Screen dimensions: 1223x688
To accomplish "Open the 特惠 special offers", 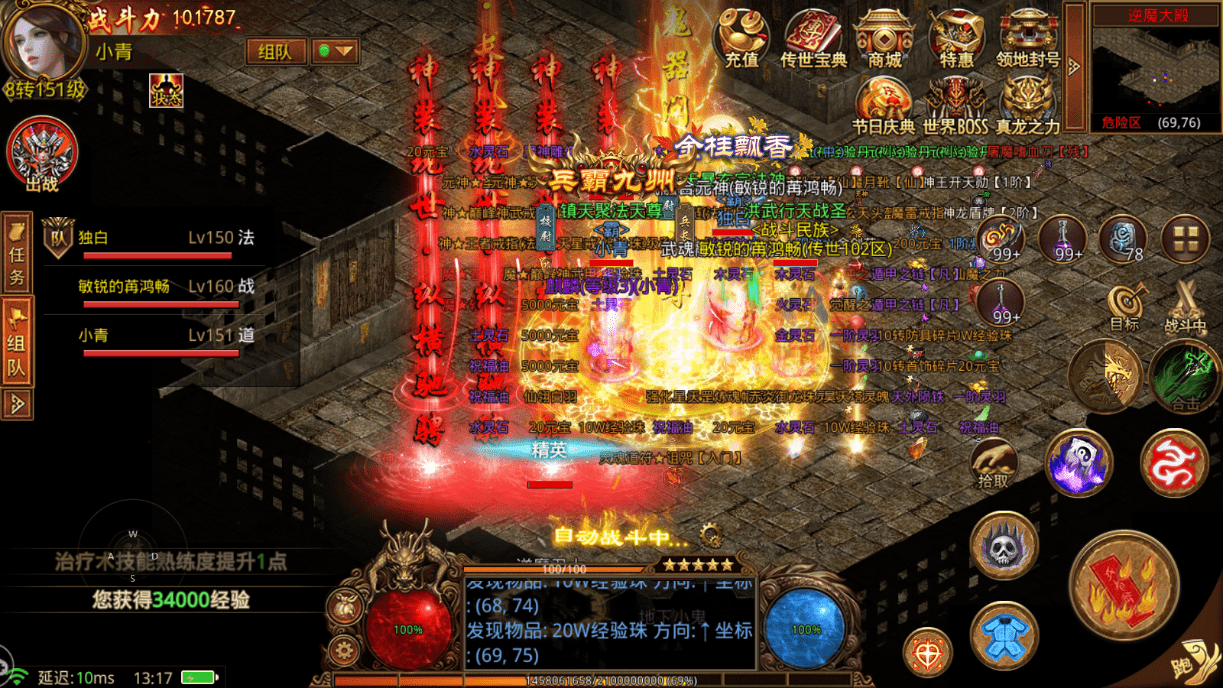I will (956, 38).
